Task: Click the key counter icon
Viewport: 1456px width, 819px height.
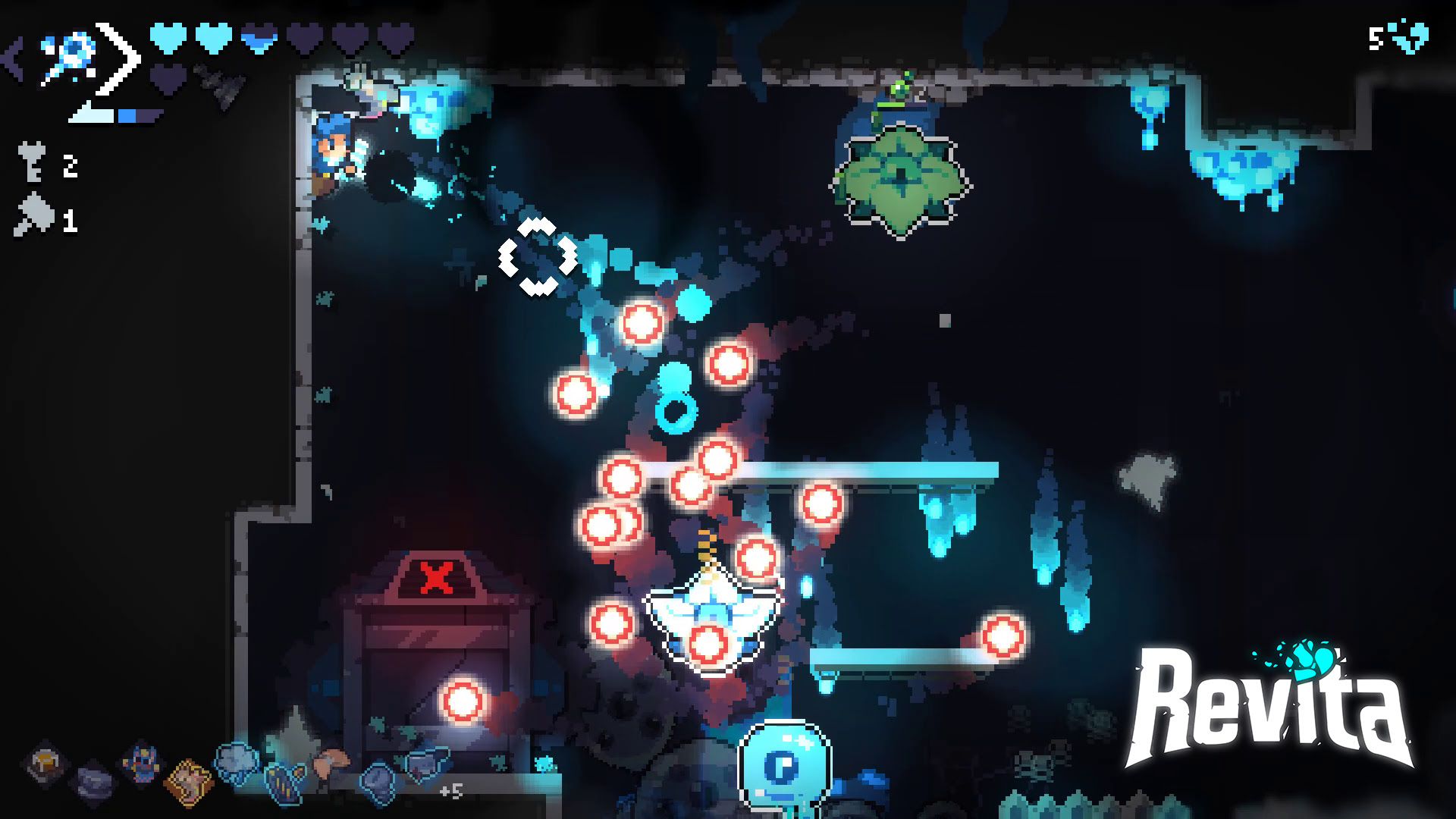Action: (31, 163)
